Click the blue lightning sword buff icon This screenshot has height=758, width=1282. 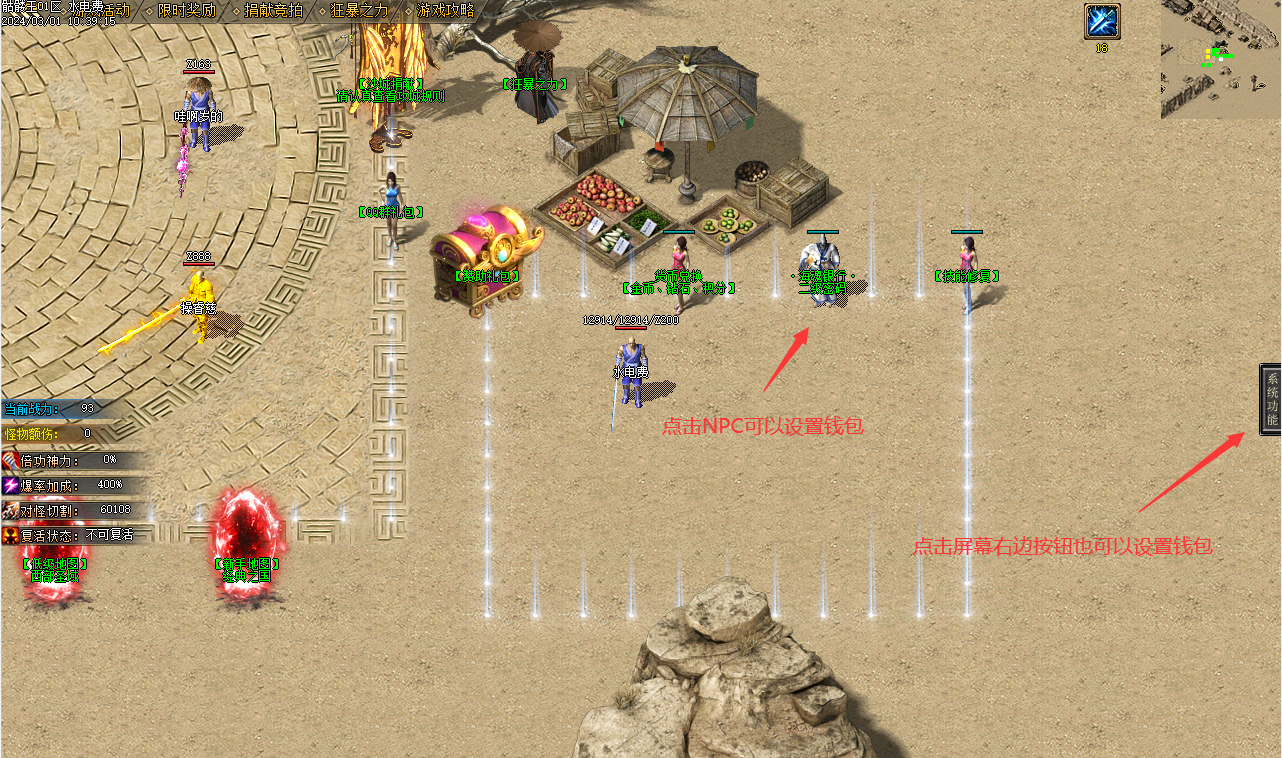(x=1102, y=22)
